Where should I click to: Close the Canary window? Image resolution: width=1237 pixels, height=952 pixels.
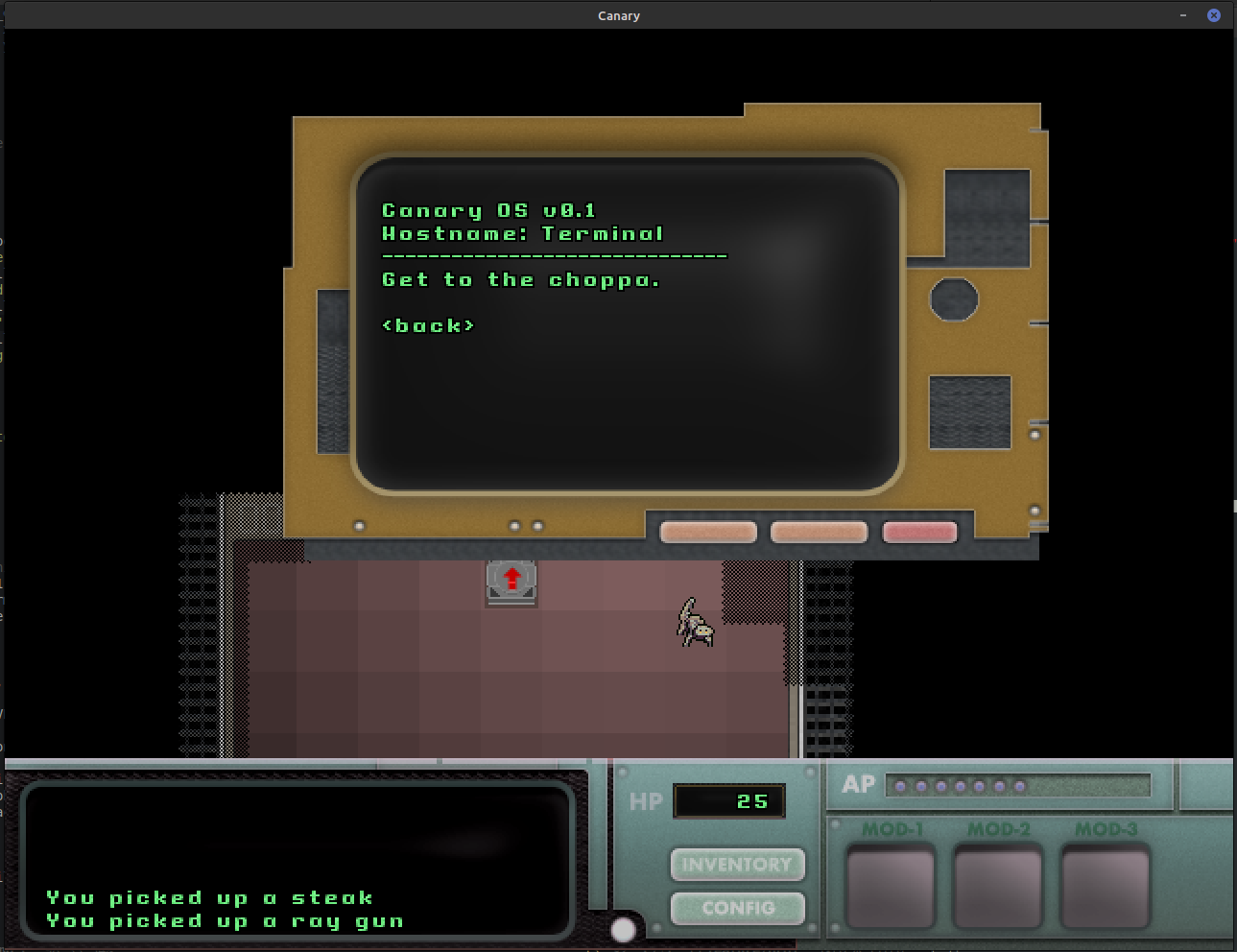1214,15
